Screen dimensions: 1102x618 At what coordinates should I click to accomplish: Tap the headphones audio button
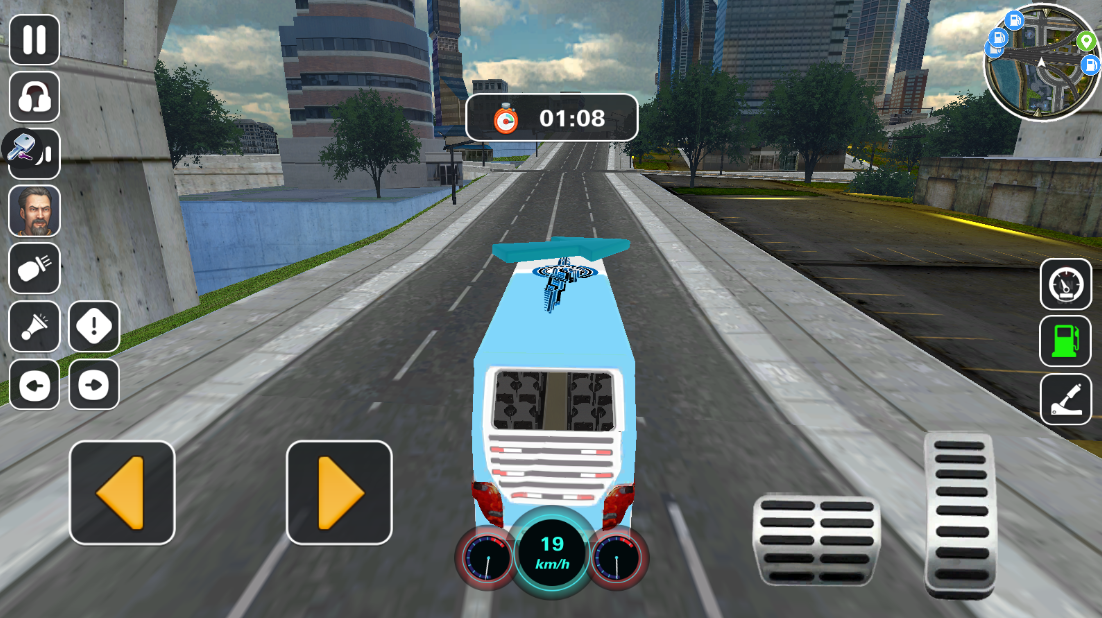tap(34, 97)
